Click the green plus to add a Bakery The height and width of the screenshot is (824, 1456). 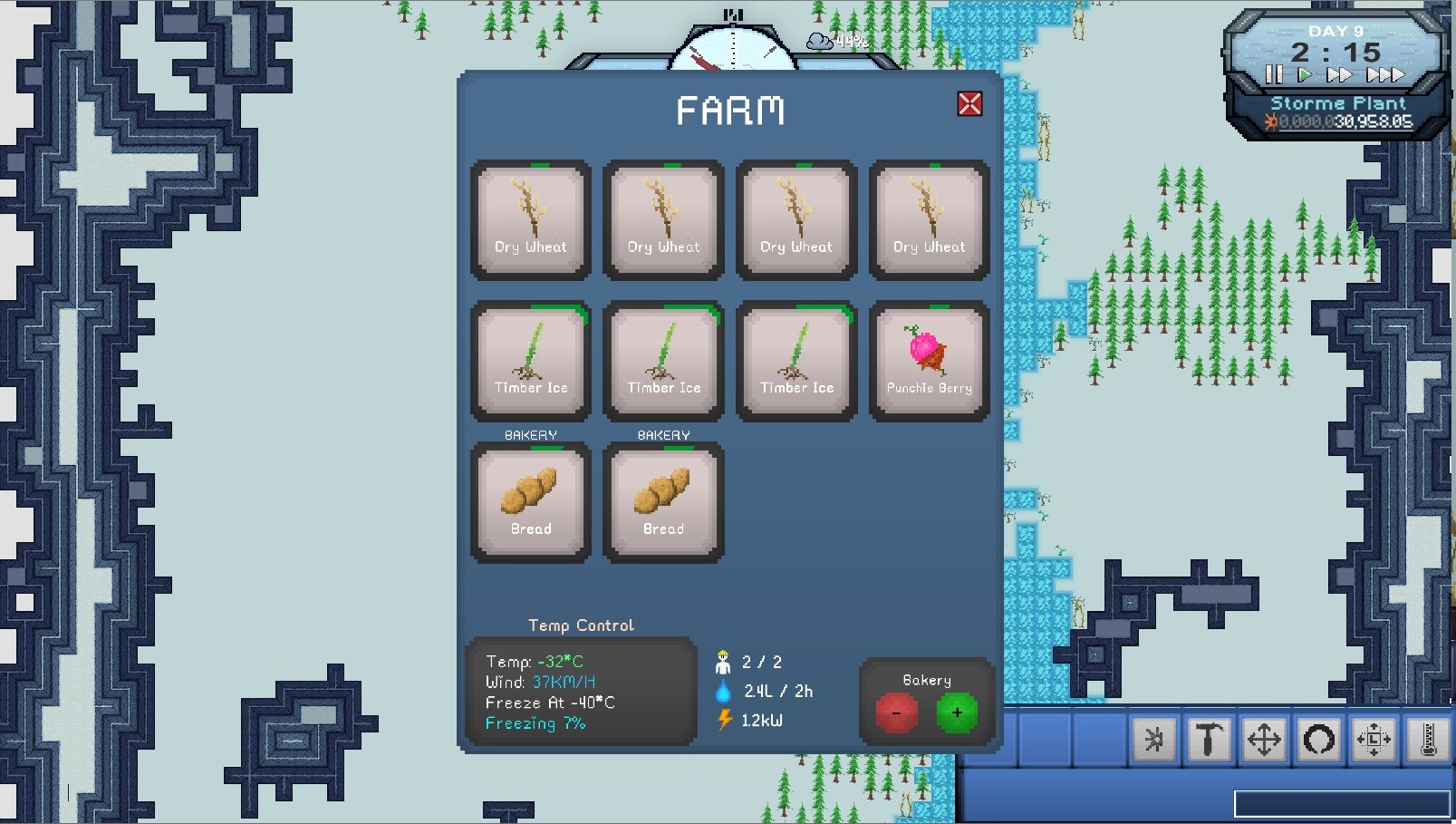click(x=956, y=713)
